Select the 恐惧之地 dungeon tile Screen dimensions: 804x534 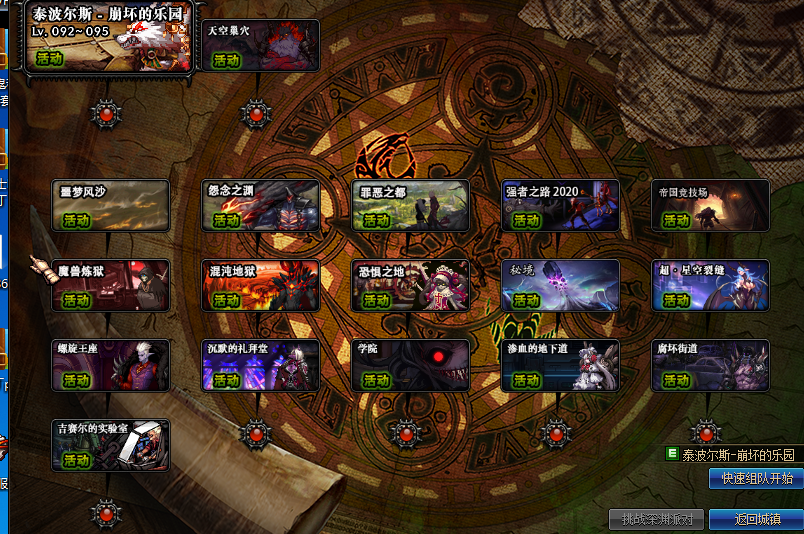[x=411, y=286]
